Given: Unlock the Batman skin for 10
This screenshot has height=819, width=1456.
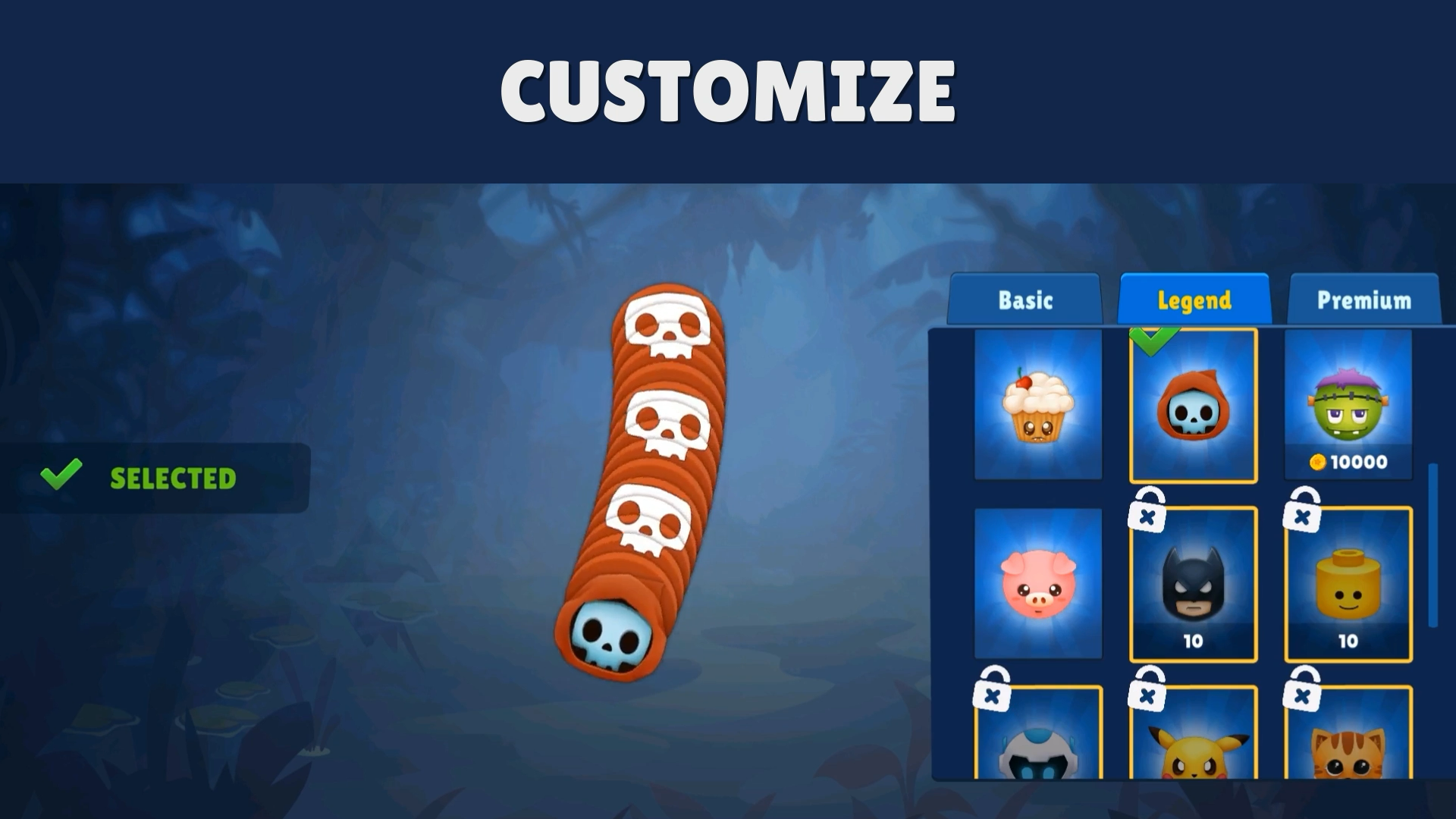Looking at the screenshot, I should coord(1194,641).
